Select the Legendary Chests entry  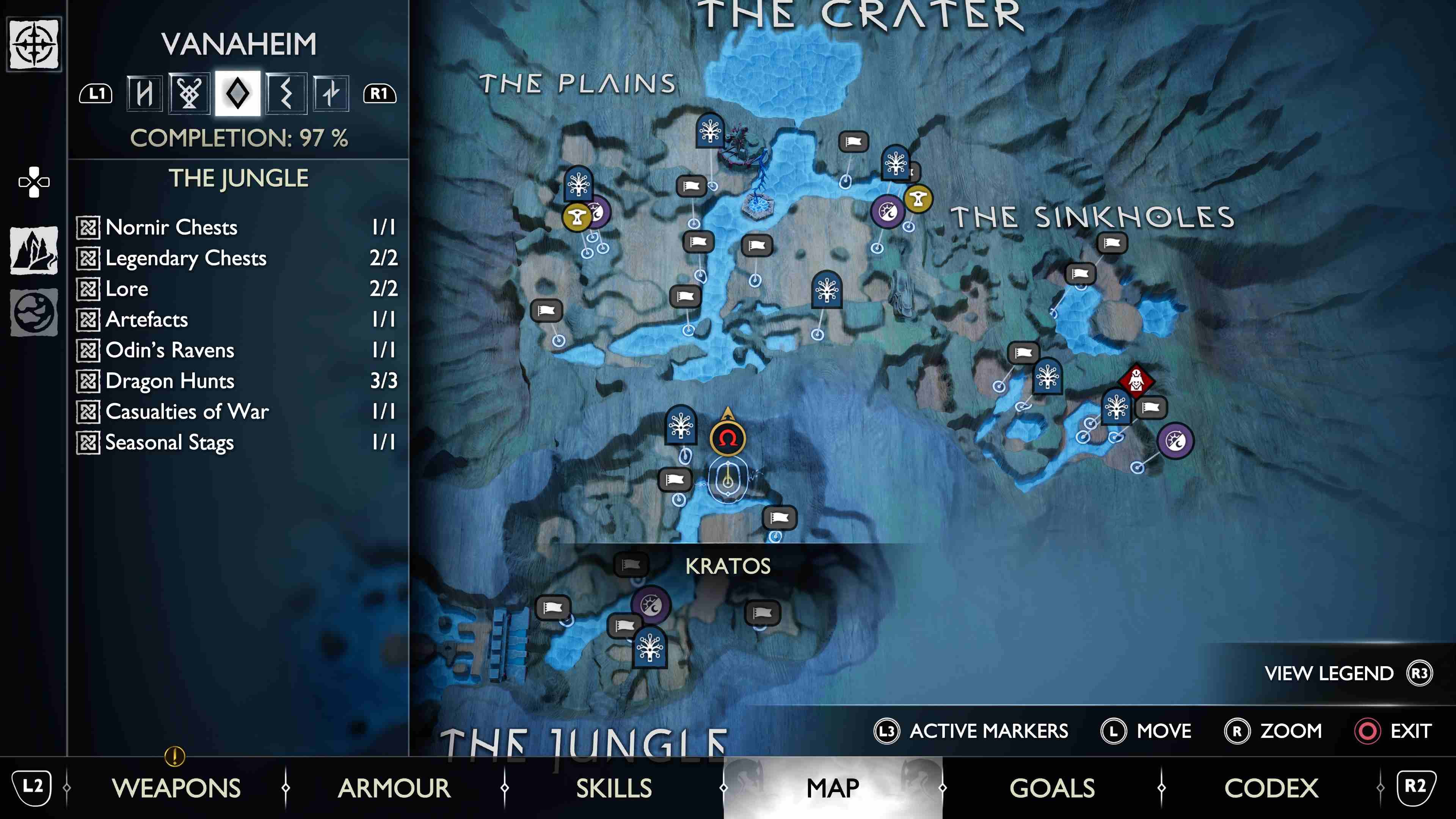click(237, 258)
